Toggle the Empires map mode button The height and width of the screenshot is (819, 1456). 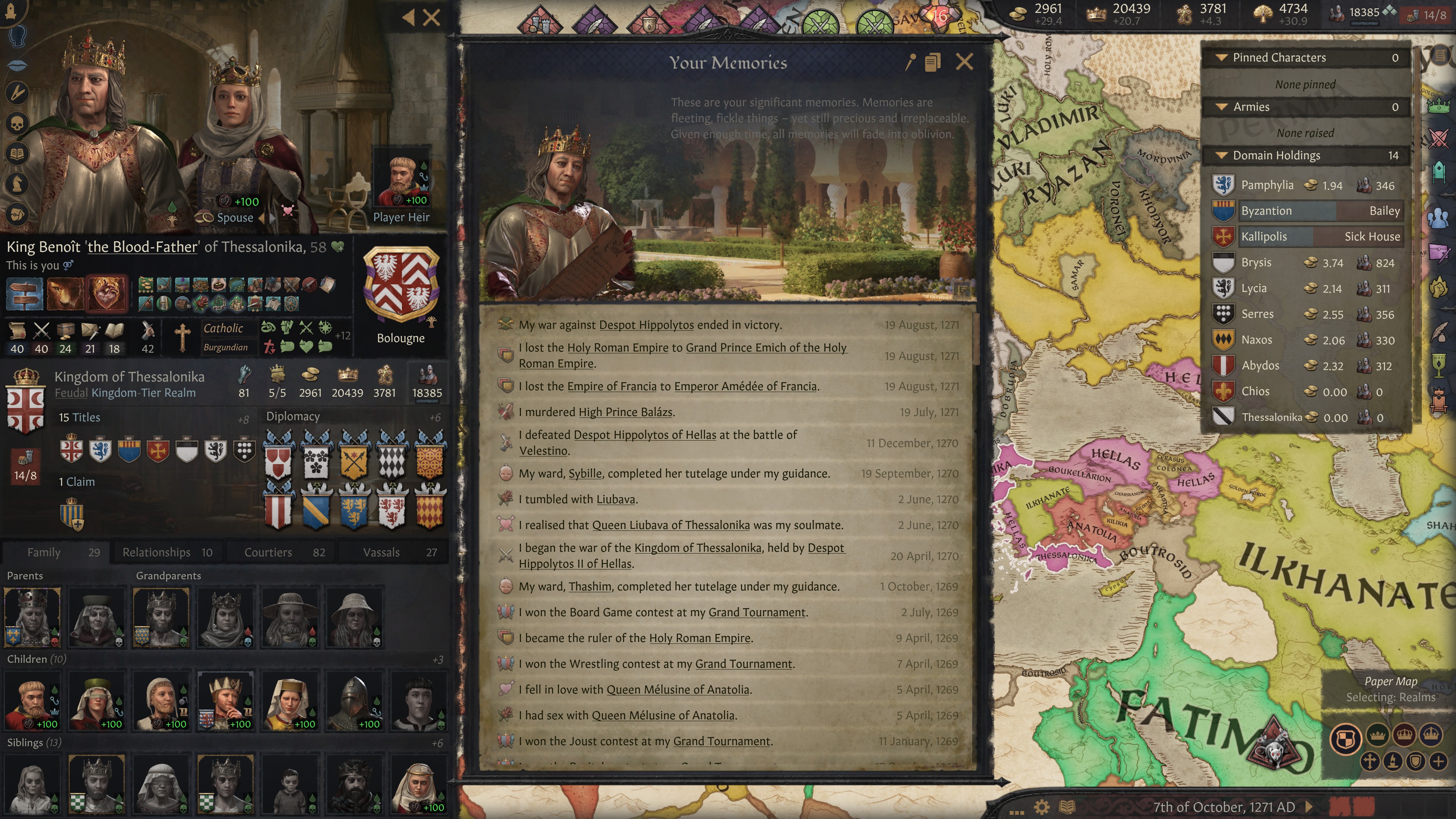point(1431,734)
